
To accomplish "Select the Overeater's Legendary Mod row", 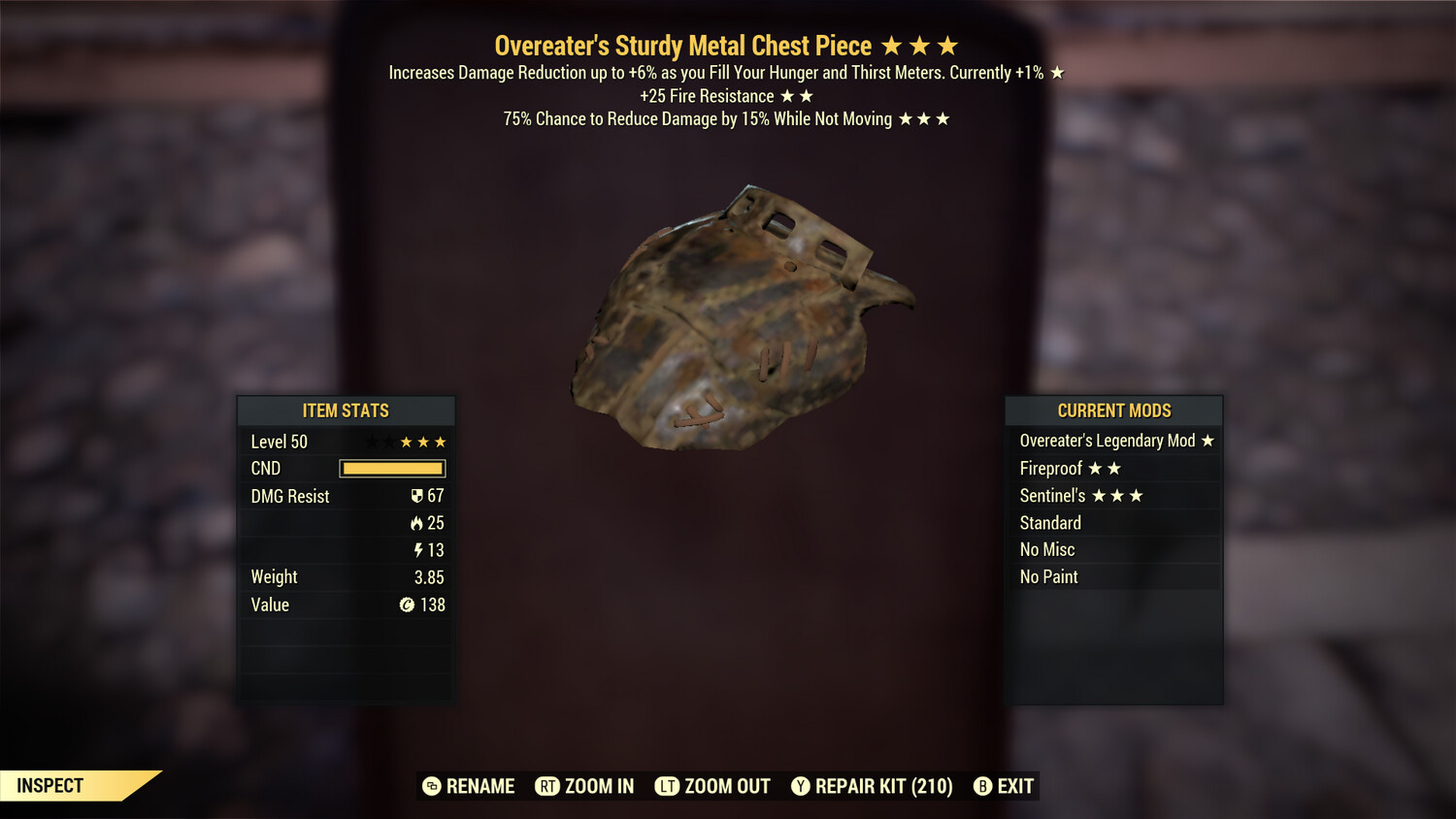I will click(1114, 441).
